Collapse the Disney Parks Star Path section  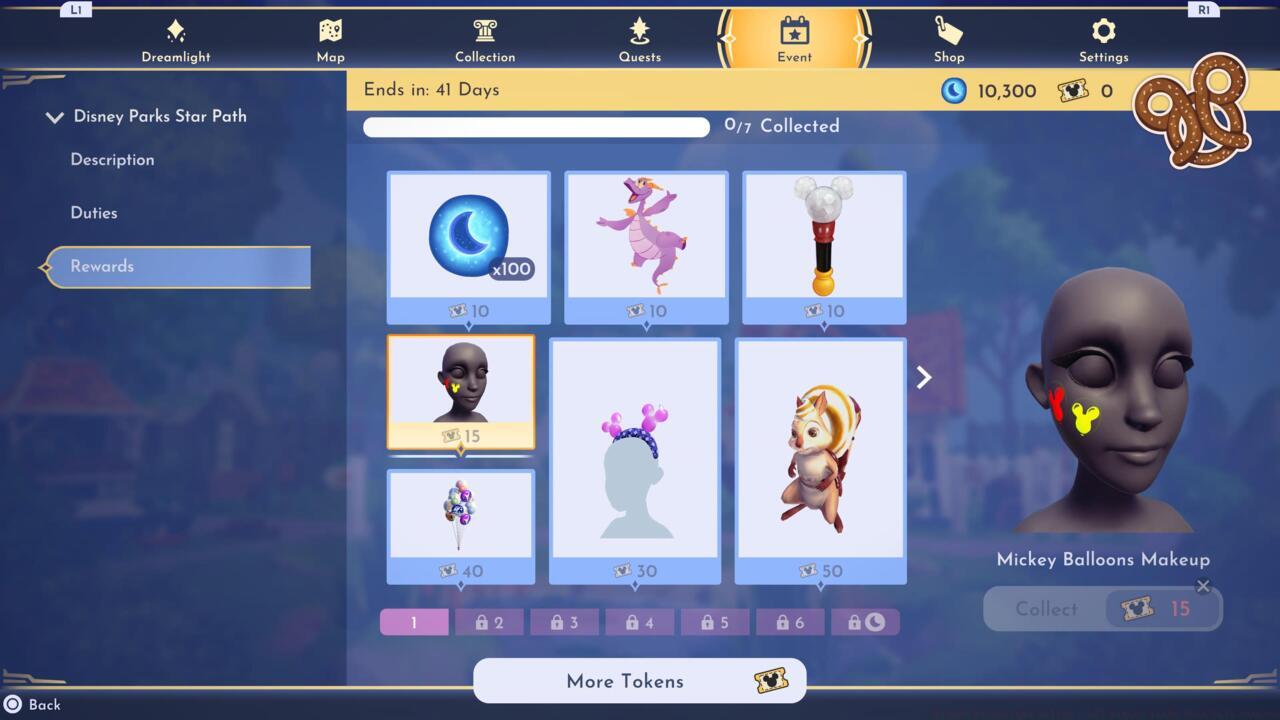[55, 116]
